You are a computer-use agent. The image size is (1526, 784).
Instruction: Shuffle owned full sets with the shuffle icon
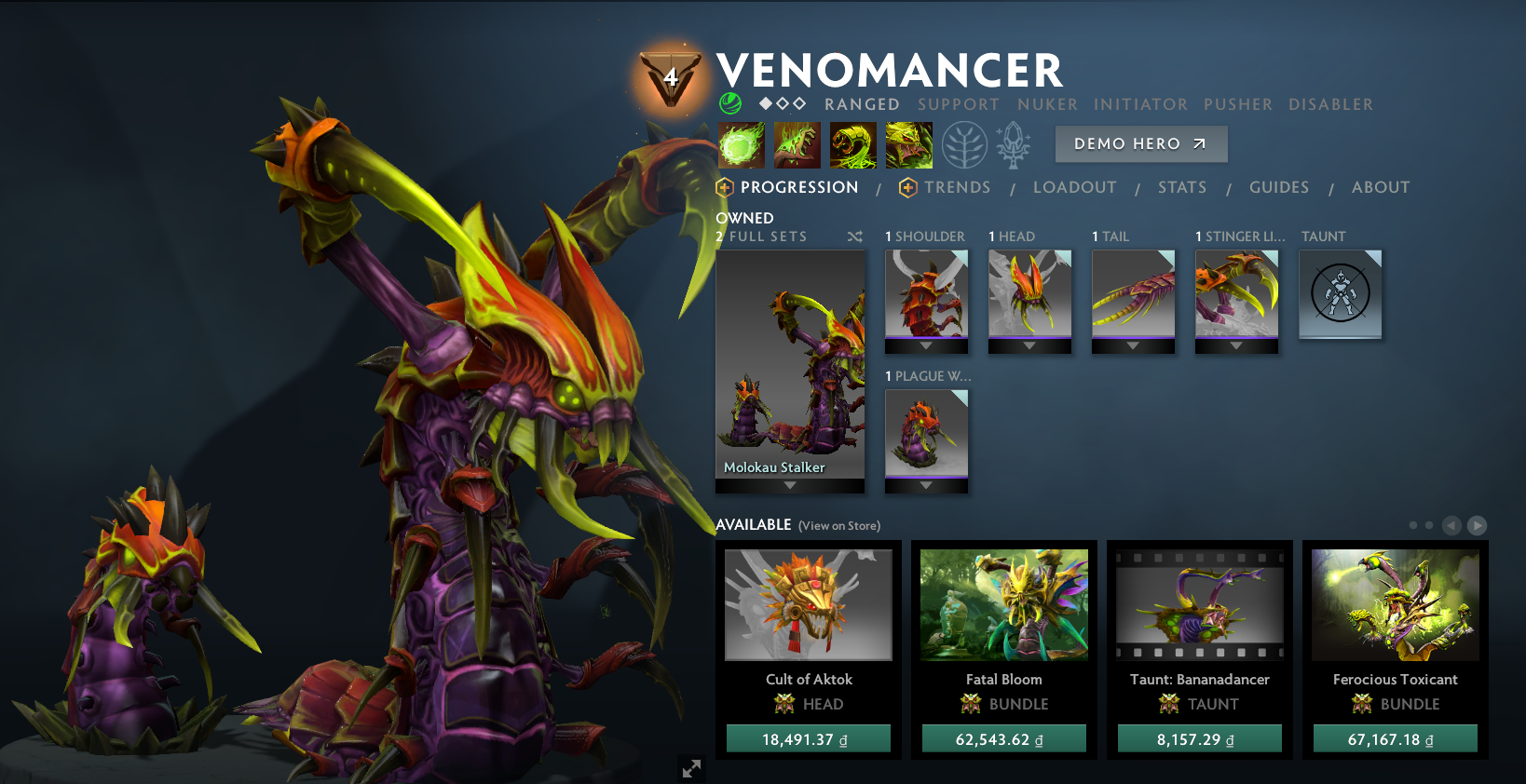point(854,237)
